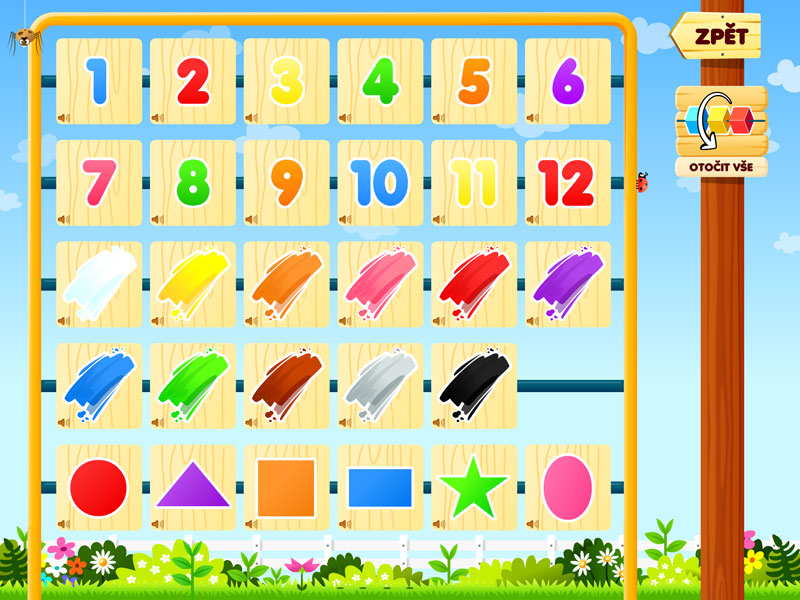Click the orange square shape tile
800x600 pixels.
click(286, 487)
